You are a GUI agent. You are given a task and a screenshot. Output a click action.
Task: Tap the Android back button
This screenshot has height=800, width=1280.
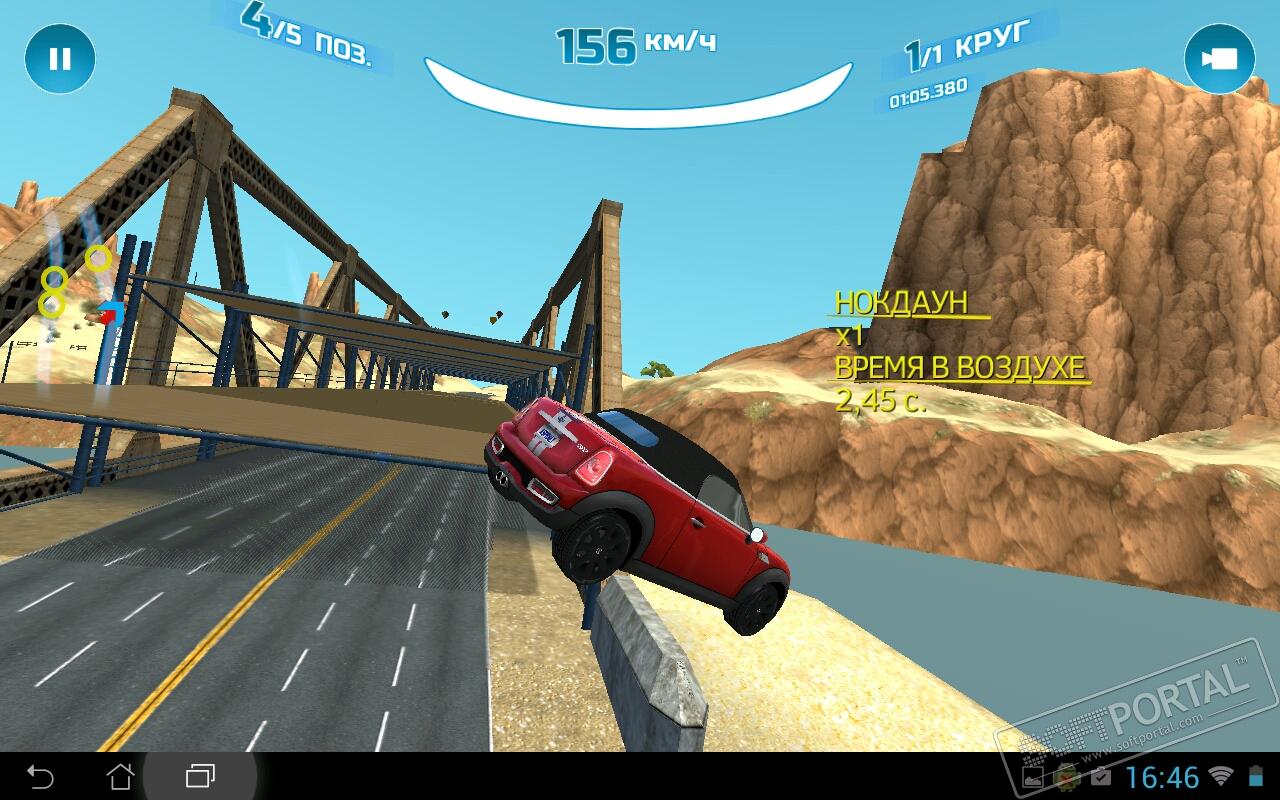click(40, 776)
